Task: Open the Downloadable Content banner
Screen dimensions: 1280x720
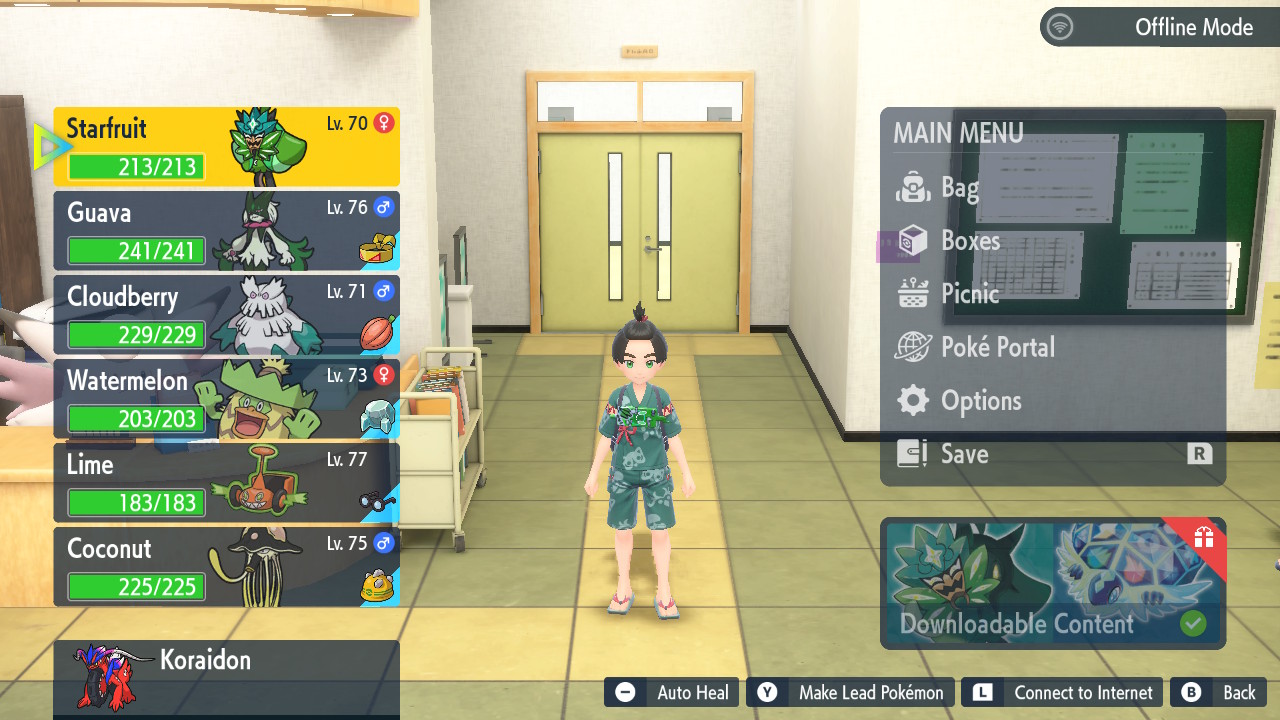Action: [1052, 584]
